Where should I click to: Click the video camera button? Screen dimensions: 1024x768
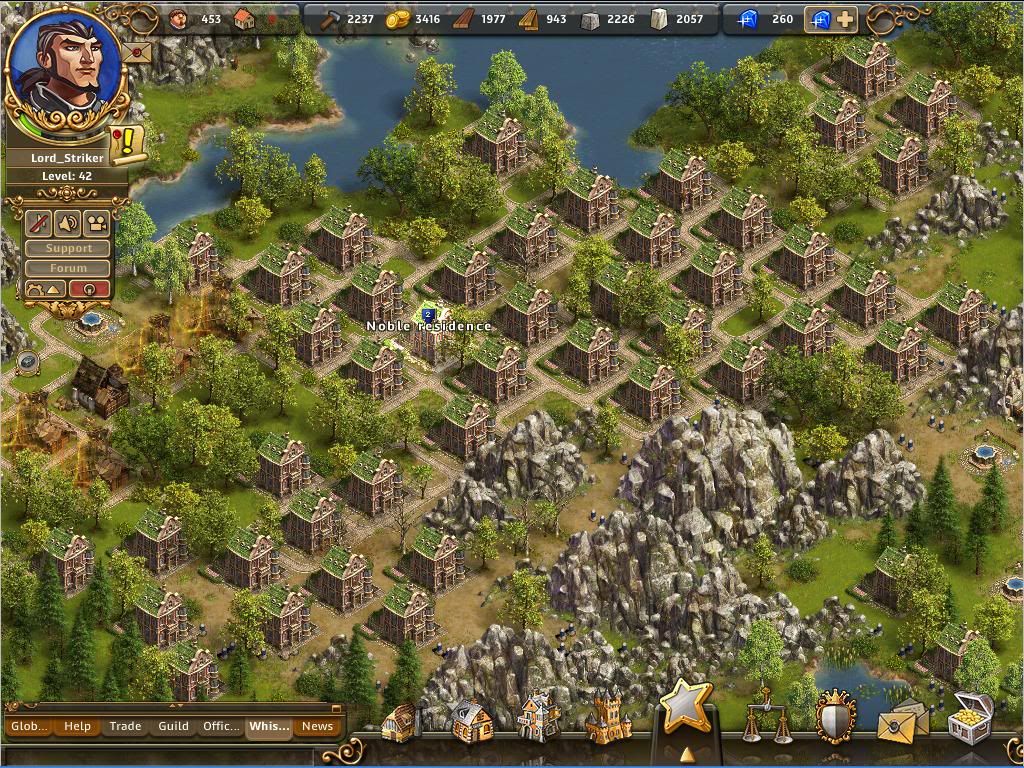point(97,222)
